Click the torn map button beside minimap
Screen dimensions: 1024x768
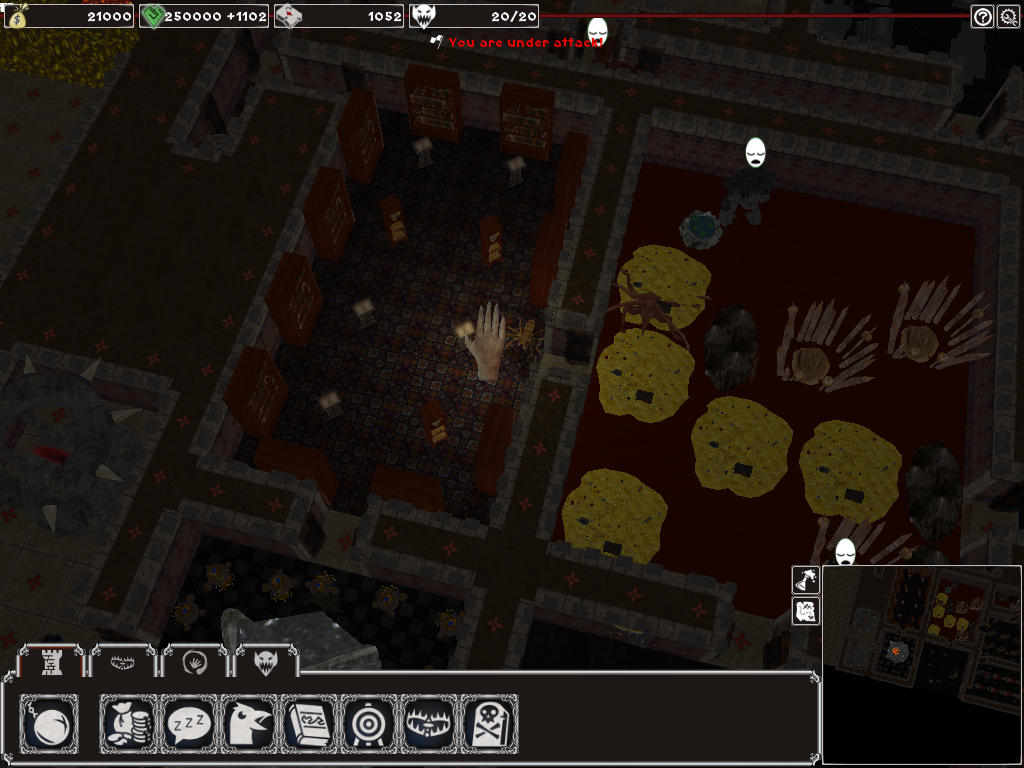click(x=806, y=611)
